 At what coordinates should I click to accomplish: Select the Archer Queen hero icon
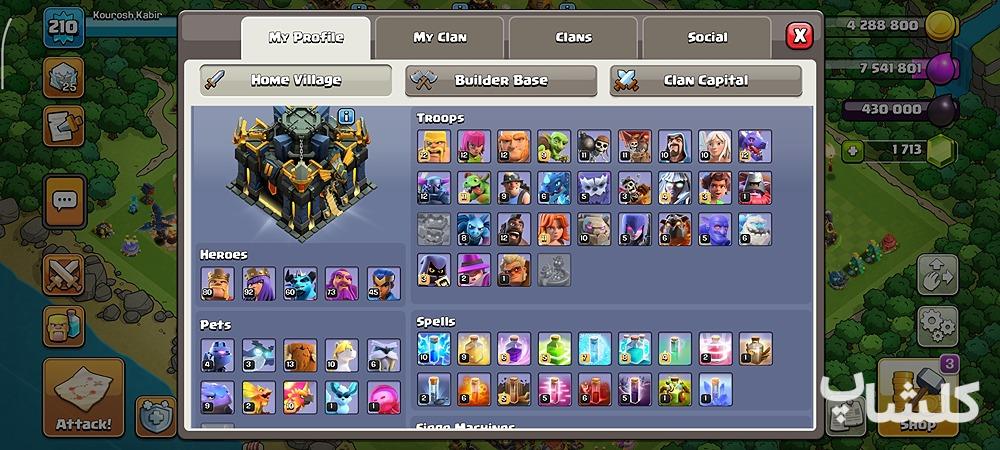point(258,283)
